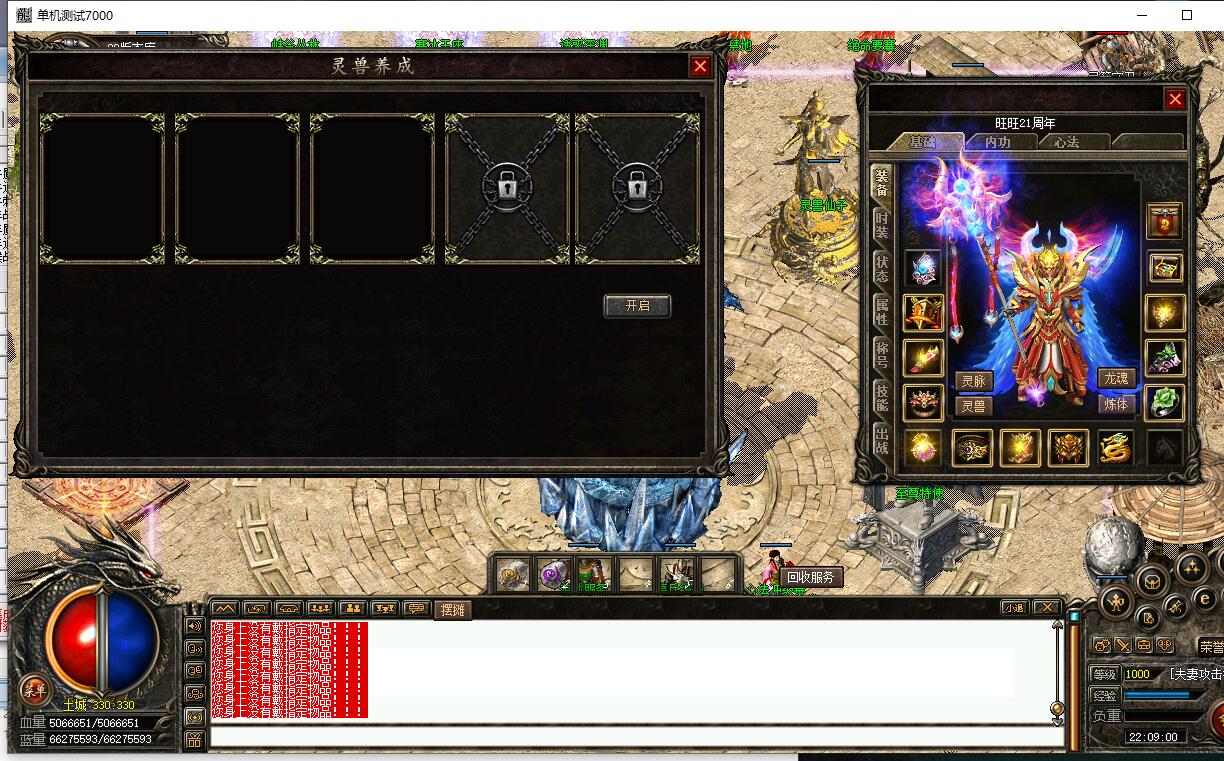Close the 灵兽养成 panel

(x=700, y=66)
